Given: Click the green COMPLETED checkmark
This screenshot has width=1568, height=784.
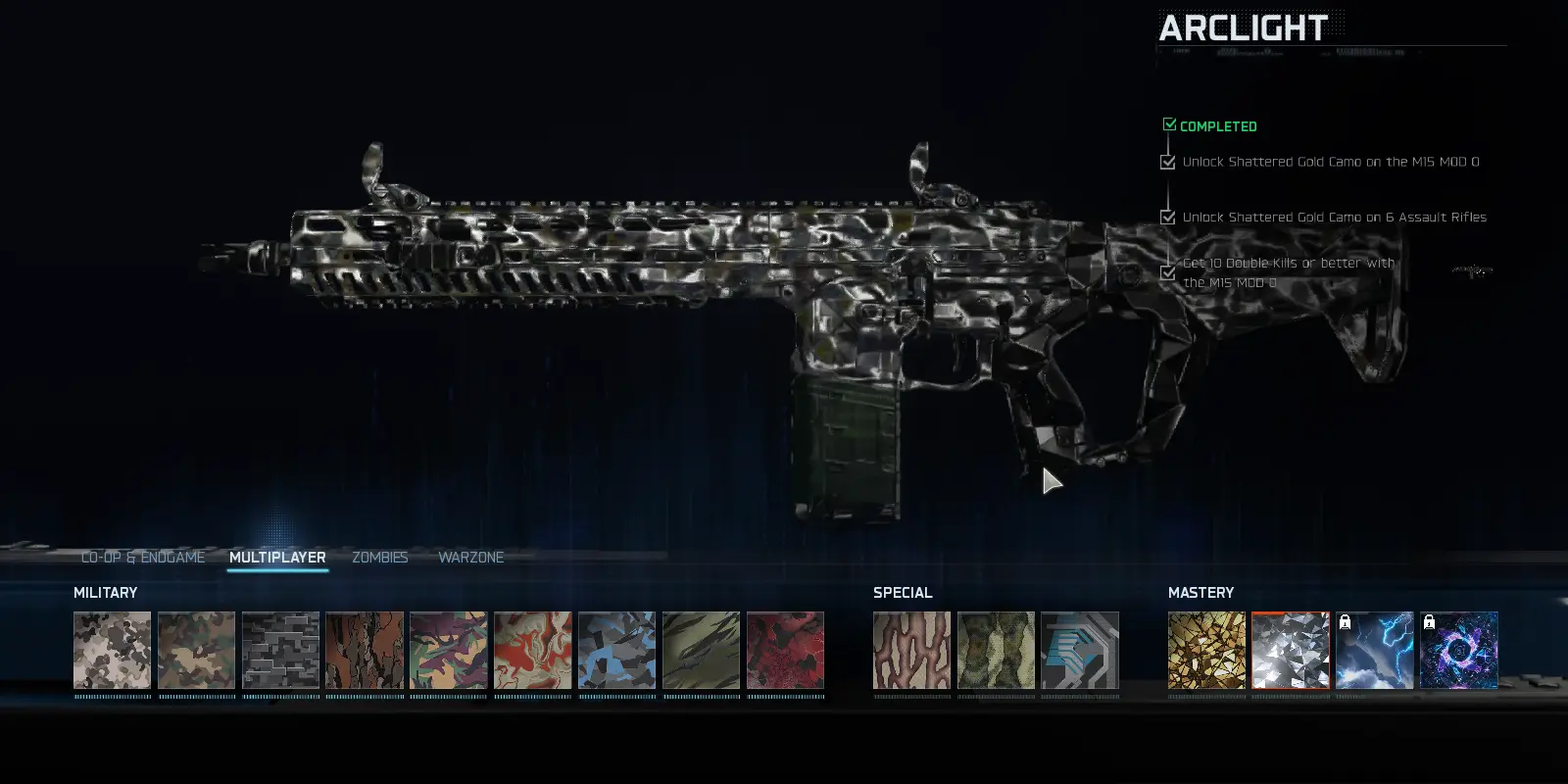Looking at the screenshot, I should coord(1169,123).
